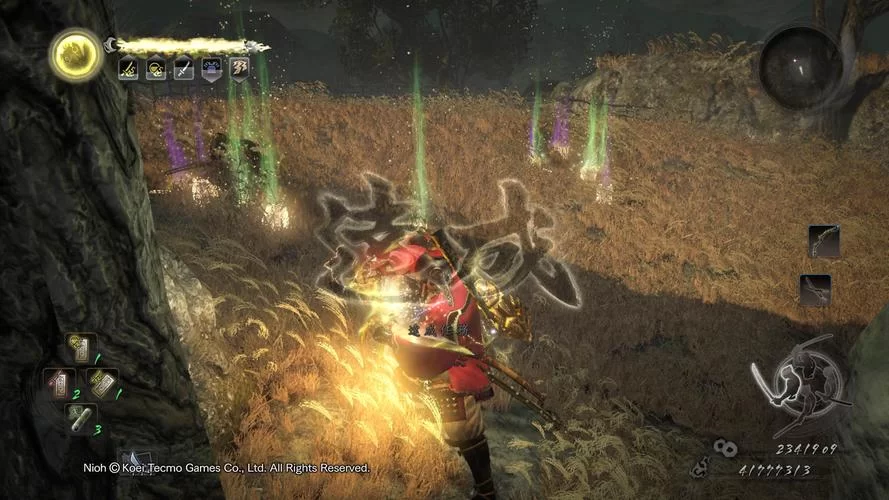Click the status icon with claw marks

[x=240, y=69]
